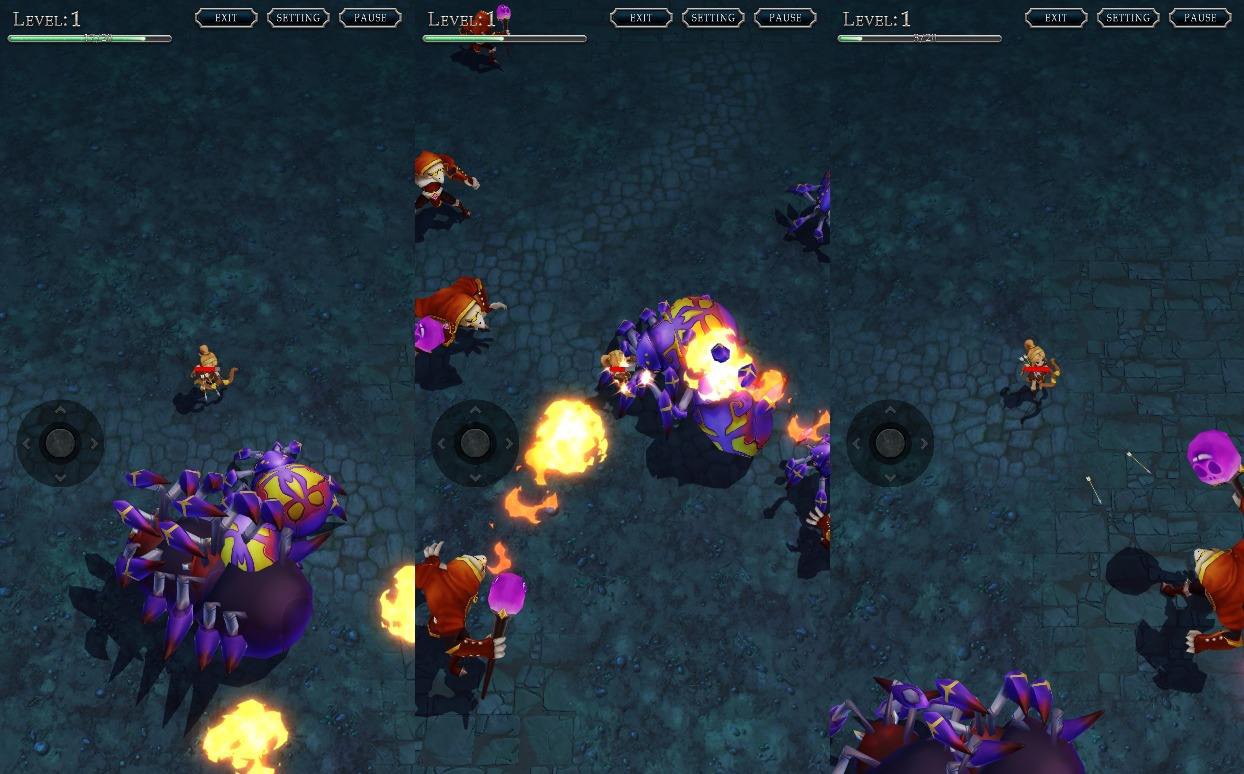This screenshot has height=774, width=1244.
Task: Tap the virtual joystick in the right panel
Action: 890,443
